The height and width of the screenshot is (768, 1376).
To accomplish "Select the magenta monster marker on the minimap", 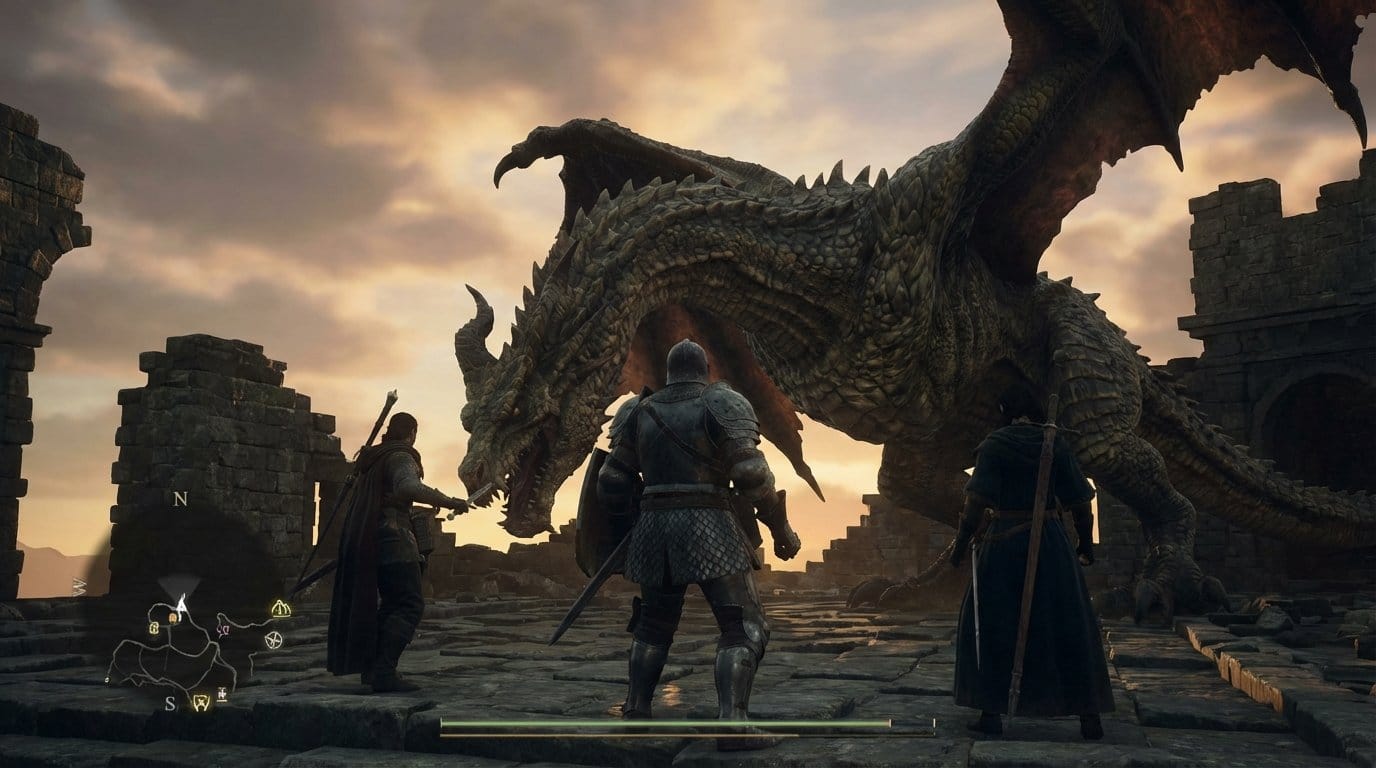I will tap(223, 628).
